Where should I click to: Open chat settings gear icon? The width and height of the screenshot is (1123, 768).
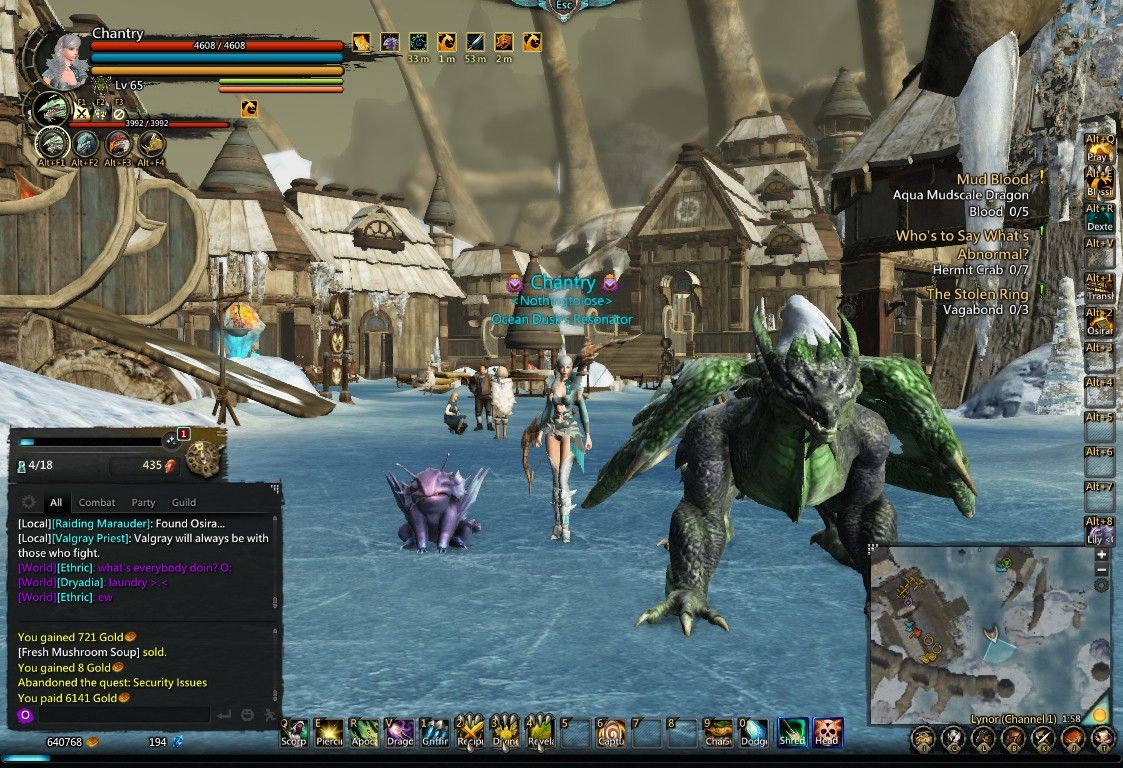(28, 502)
